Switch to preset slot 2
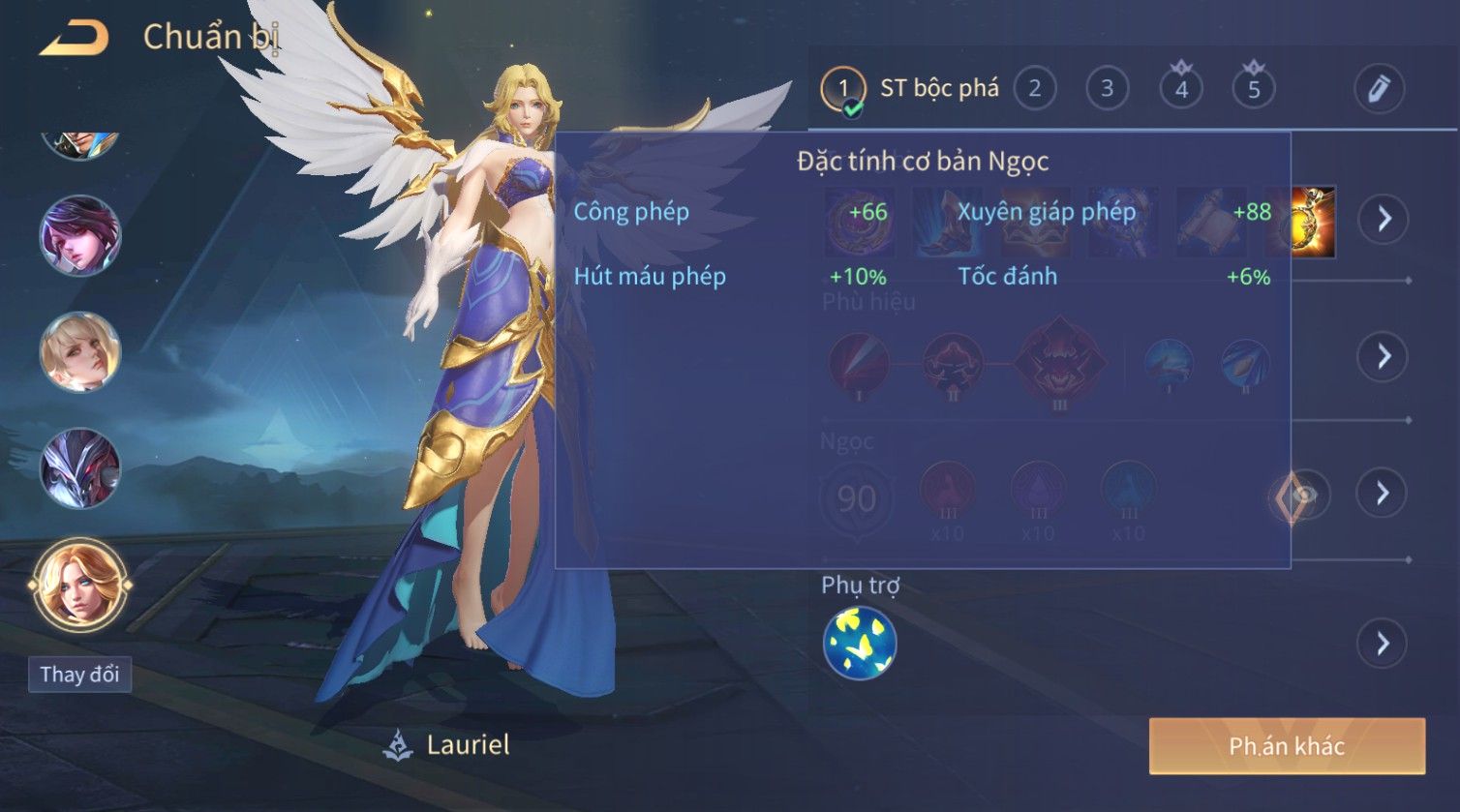Viewport: 1460px width, 812px height. (x=1034, y=89)
